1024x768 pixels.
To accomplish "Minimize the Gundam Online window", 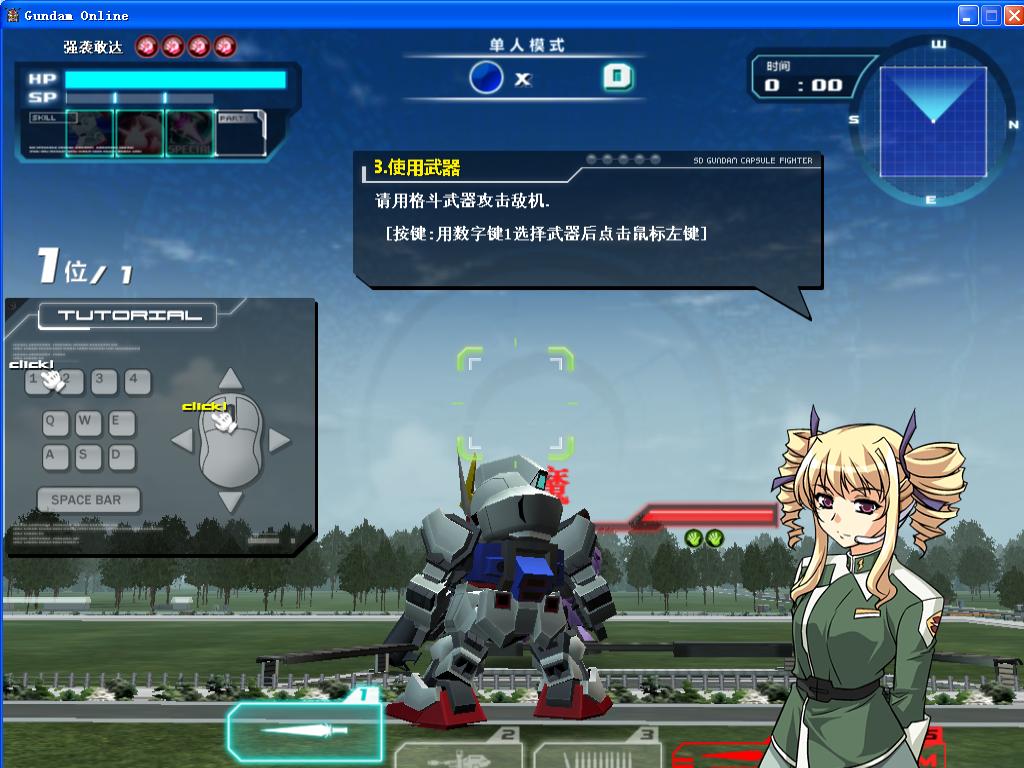I will click(967, 15).
